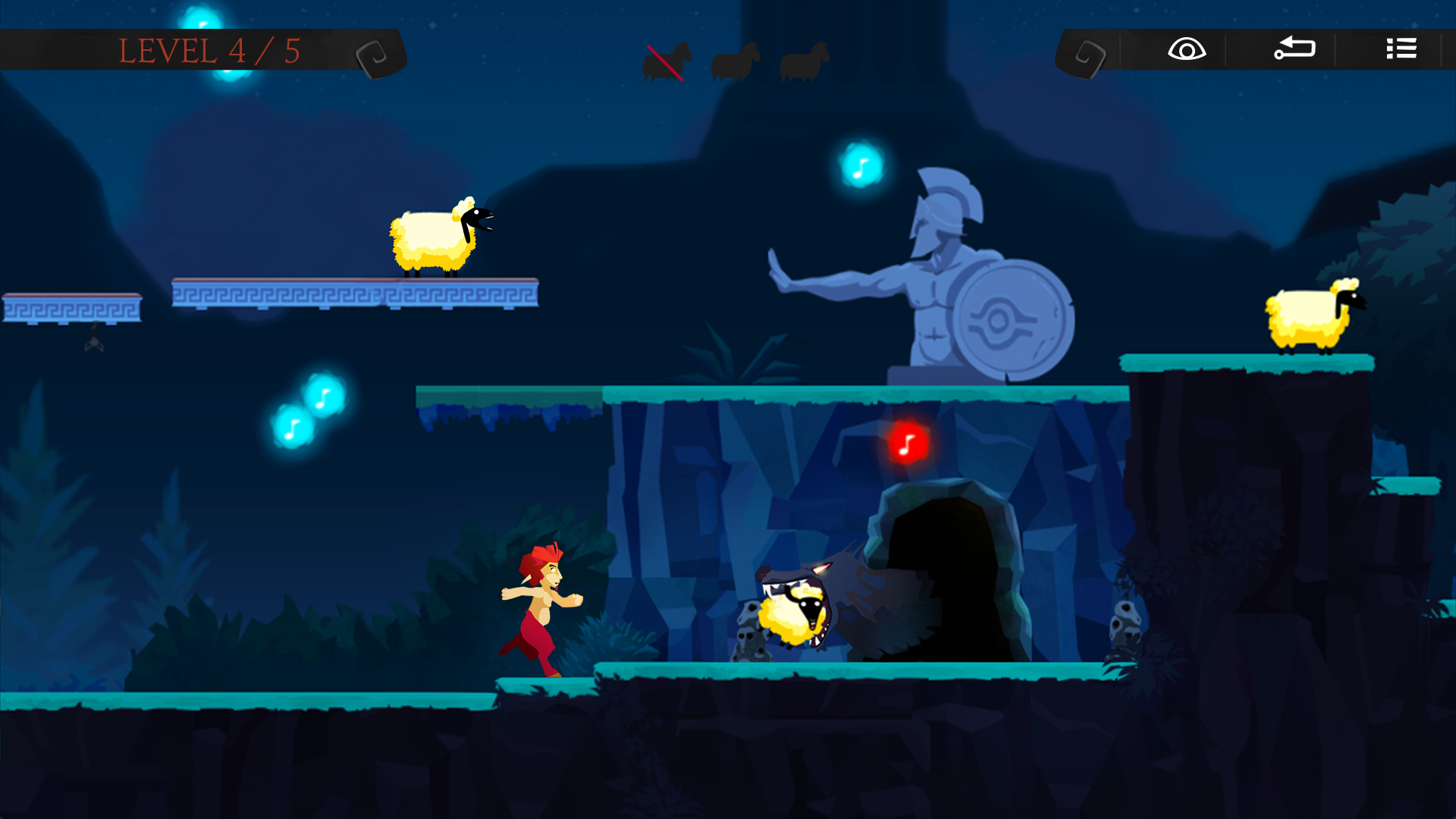
Task: Select the sheep standing on the blue platform
Action: pyautogui.click(x=432, y=239)
